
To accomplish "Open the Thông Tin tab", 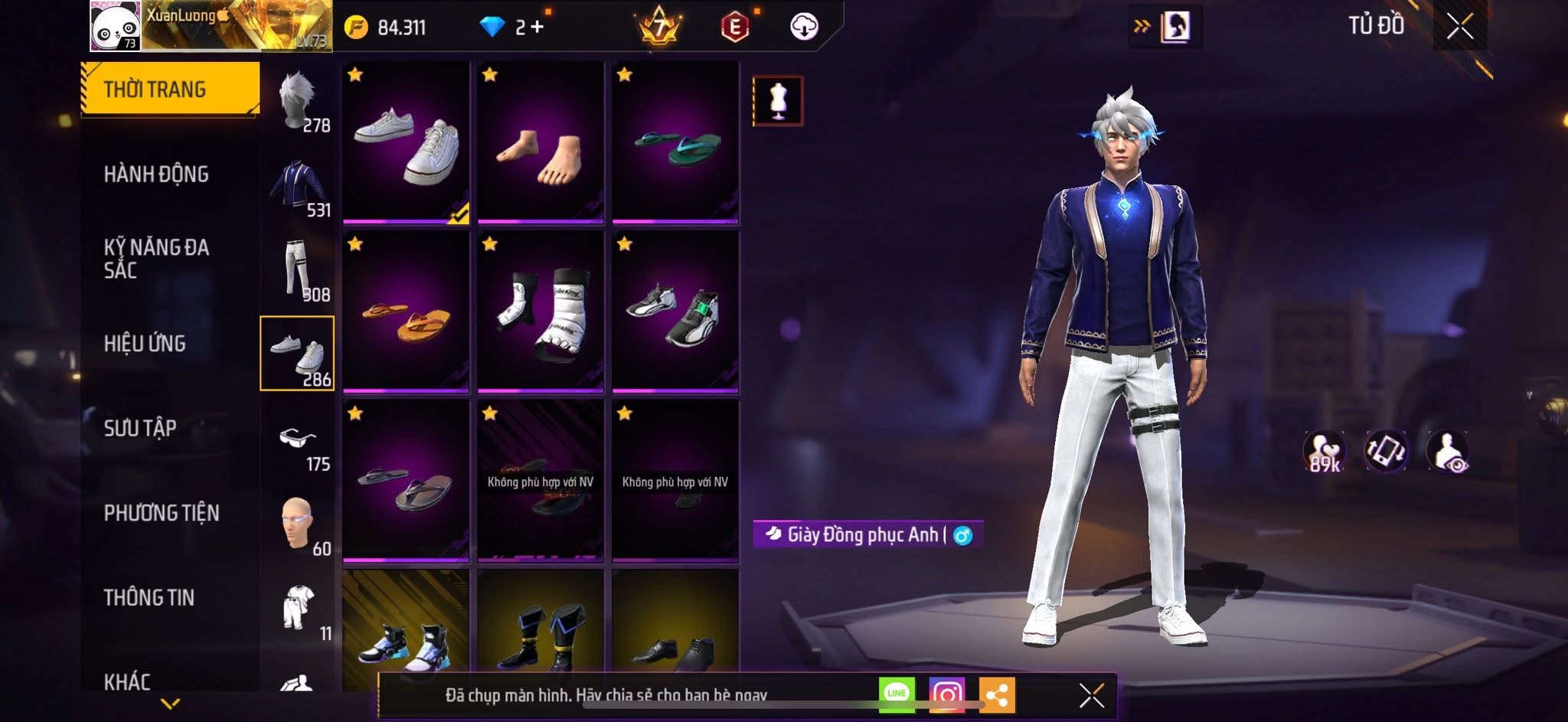I will coord(149,597).
